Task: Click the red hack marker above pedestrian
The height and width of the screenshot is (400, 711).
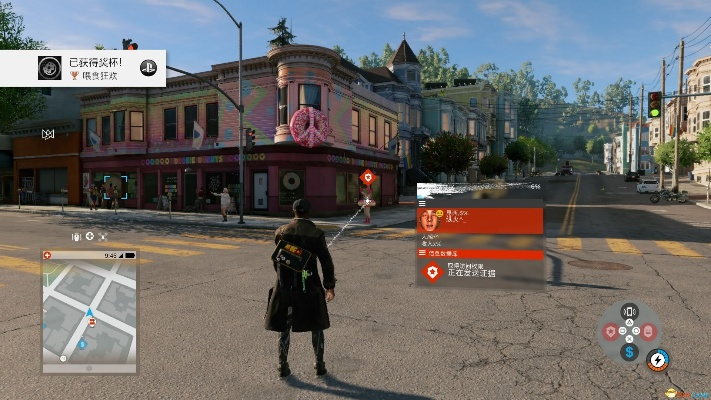Action: pos(368,178)
